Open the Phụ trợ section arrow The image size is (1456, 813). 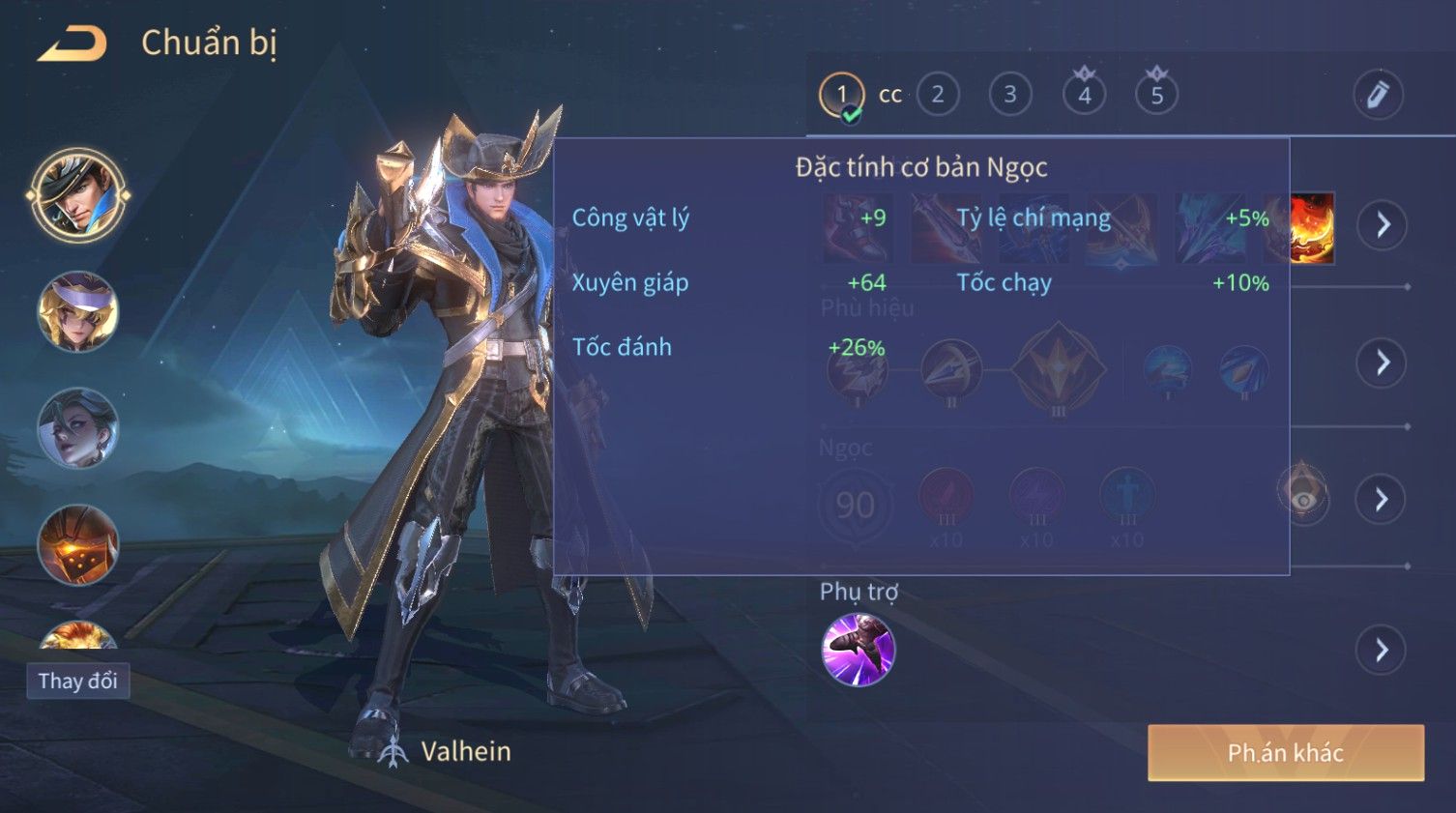click(x=1382, y=650)
